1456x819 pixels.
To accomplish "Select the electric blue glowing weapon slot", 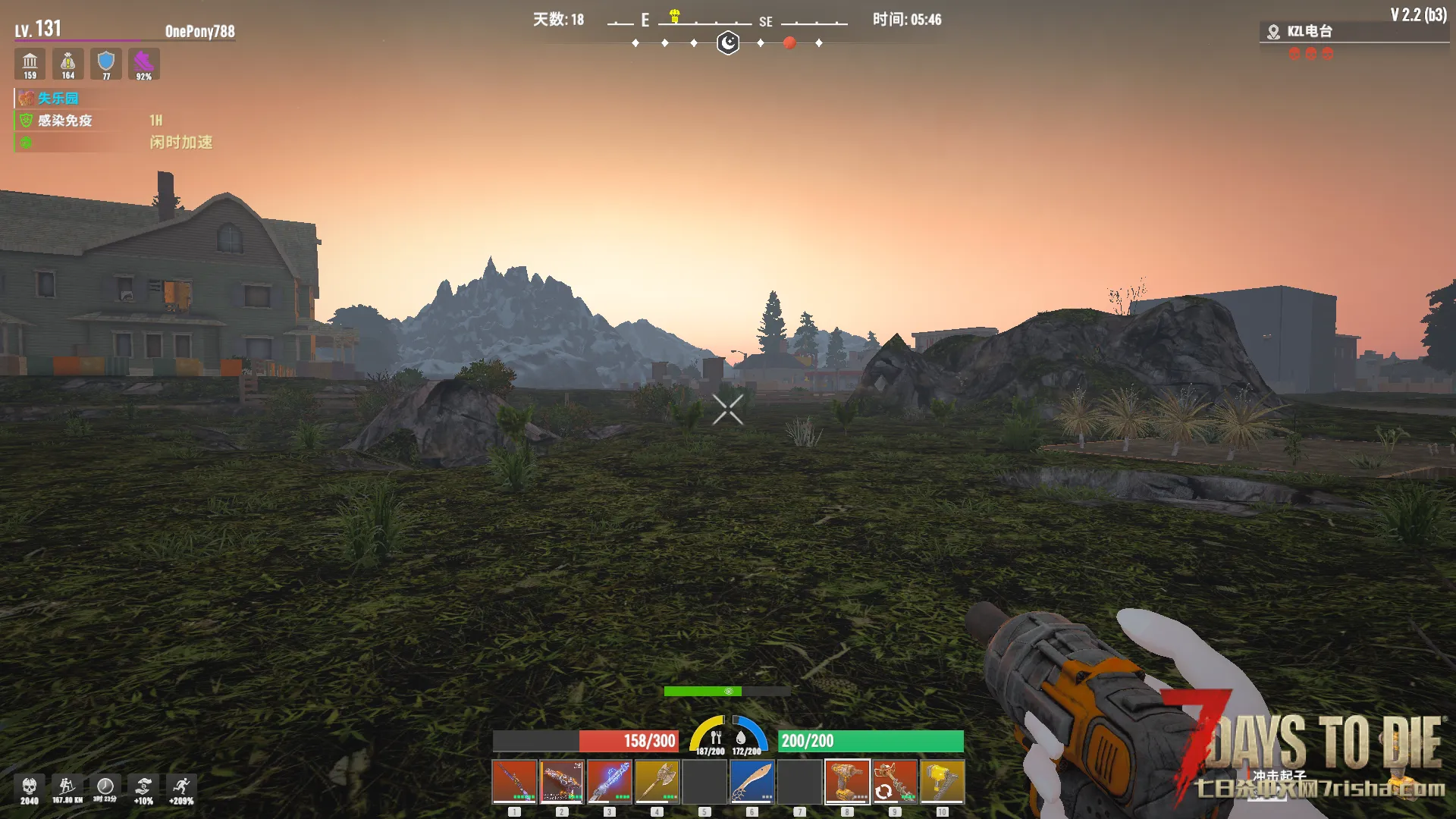I will 609,781.
